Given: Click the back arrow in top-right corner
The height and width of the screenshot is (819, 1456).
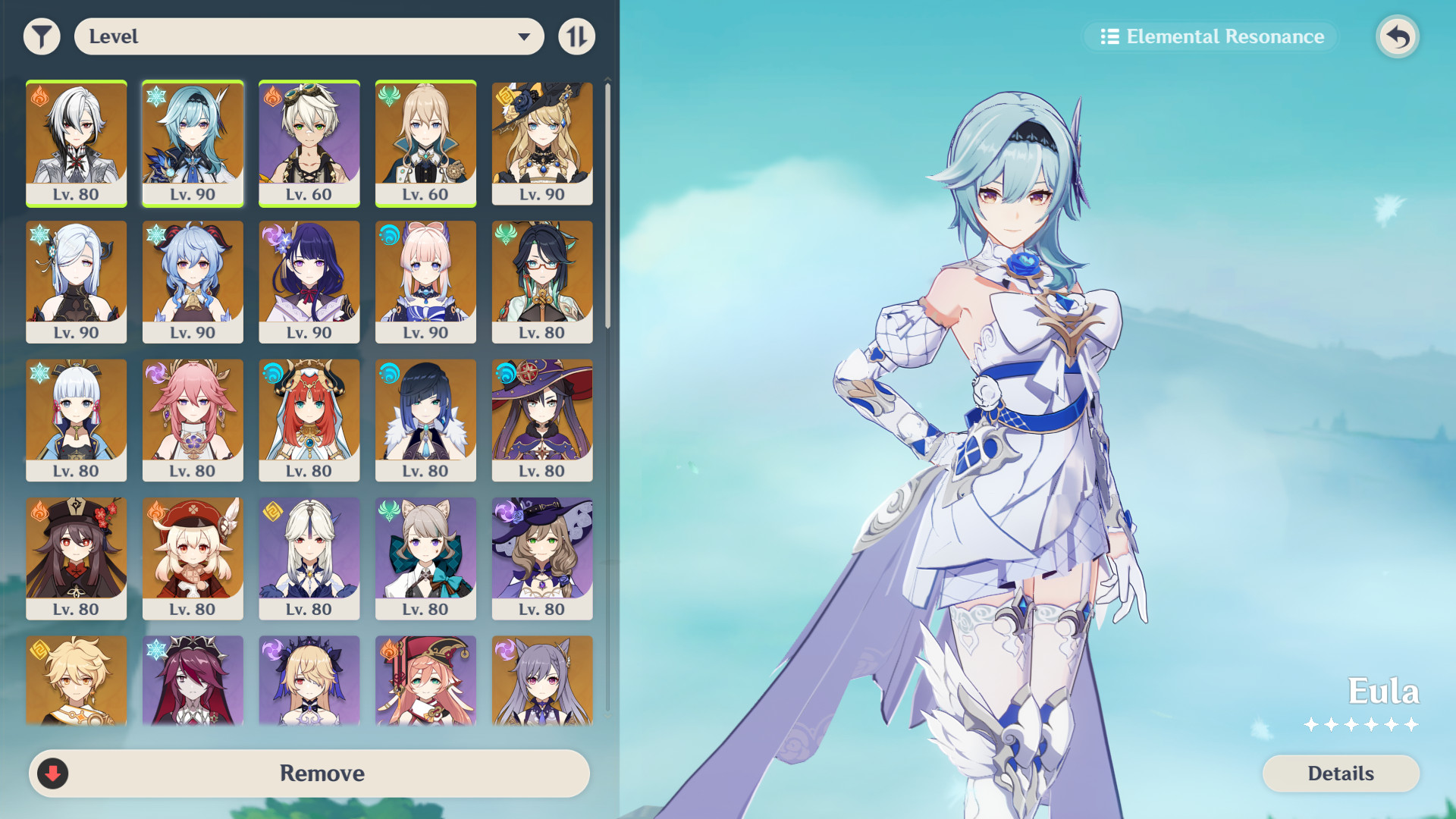Looking at the screenshot, I should coord(1398,36).
